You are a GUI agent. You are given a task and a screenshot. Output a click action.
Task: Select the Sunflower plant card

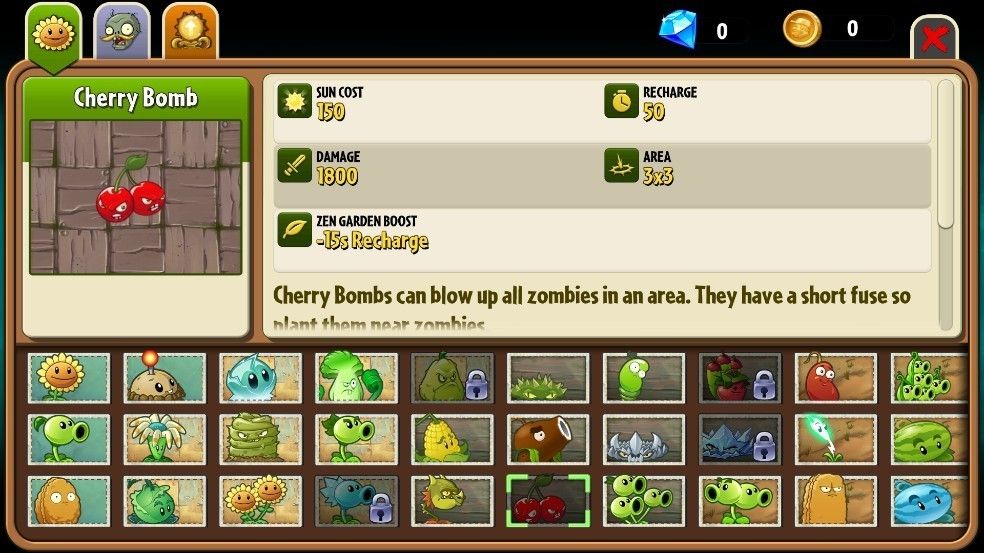click(x=69, y=378)
